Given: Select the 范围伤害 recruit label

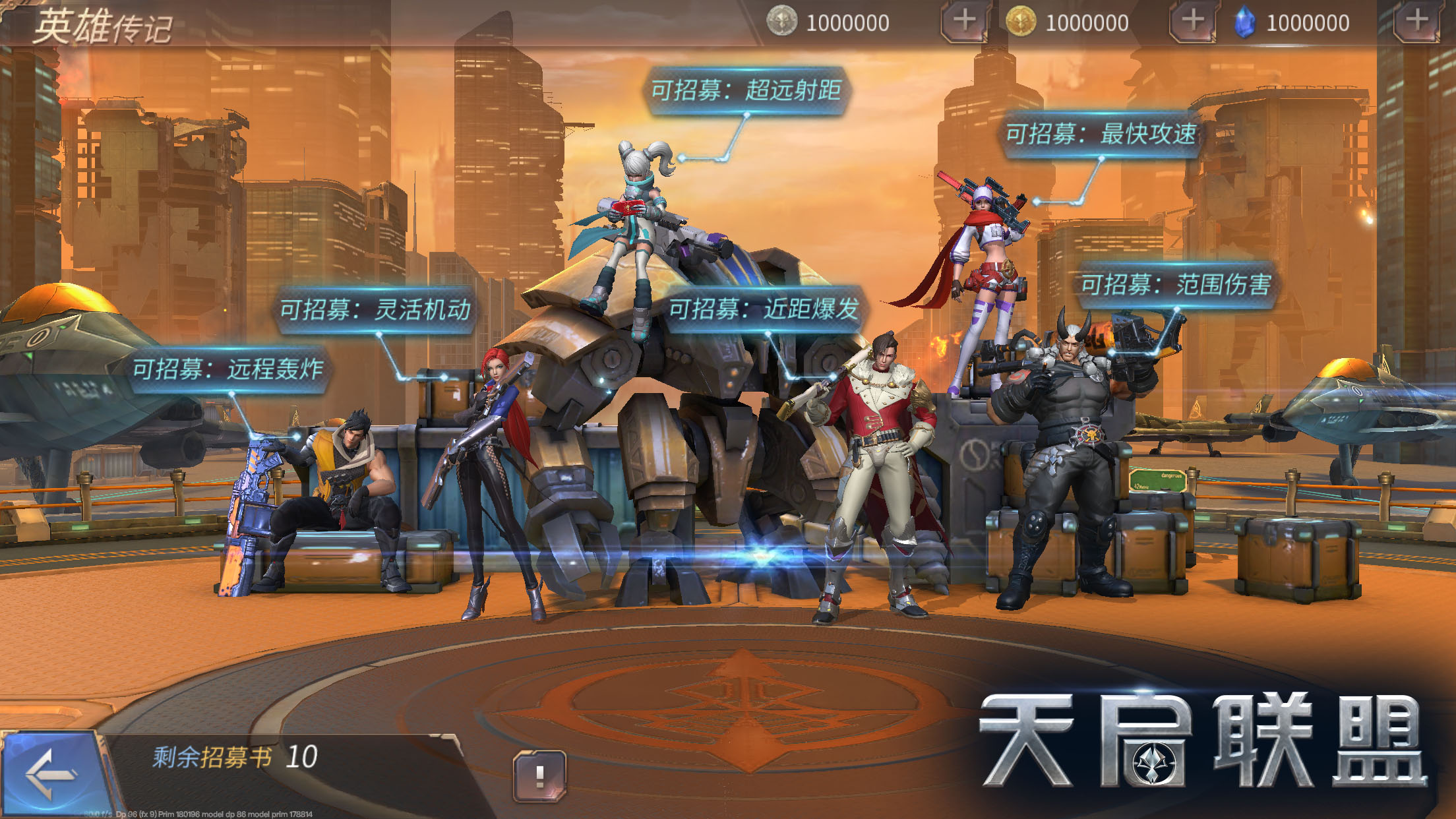Looking at the screenshot, I should [1175, 285].
